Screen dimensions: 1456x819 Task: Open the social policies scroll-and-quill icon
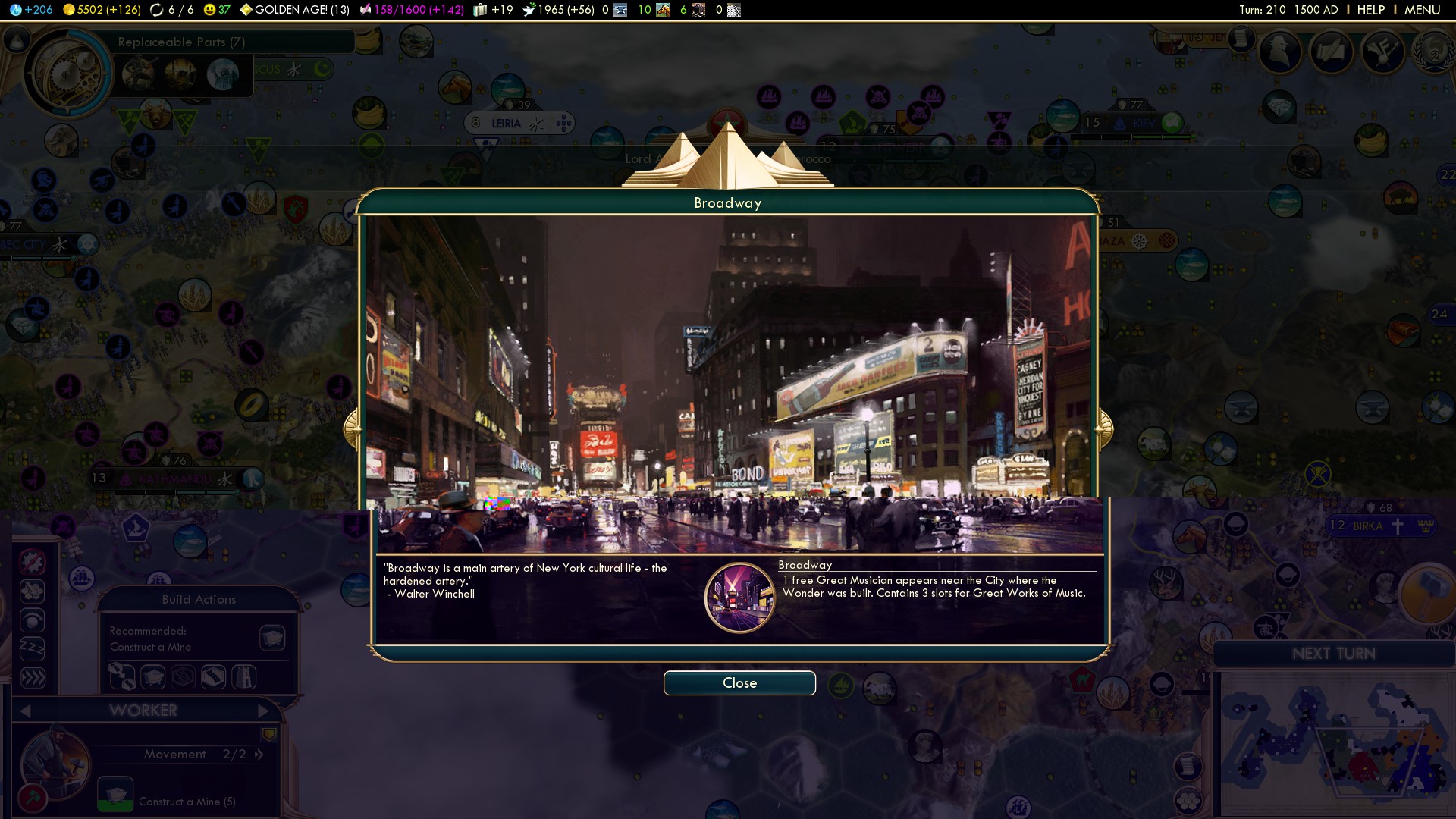[1331, 52]
